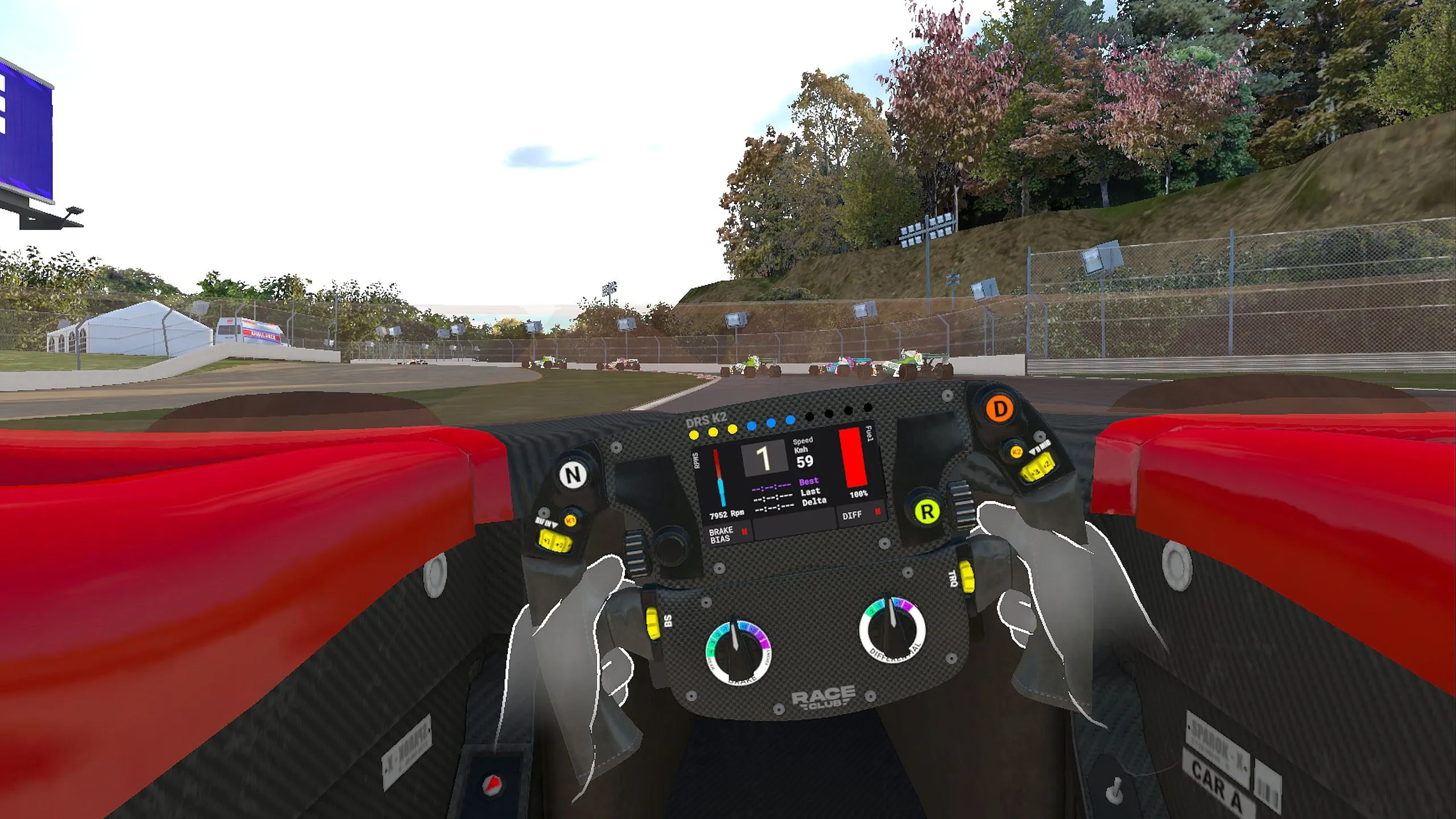Activate the K2 DRS button
The image size is (1456, 819).
tap(1016, 452)
